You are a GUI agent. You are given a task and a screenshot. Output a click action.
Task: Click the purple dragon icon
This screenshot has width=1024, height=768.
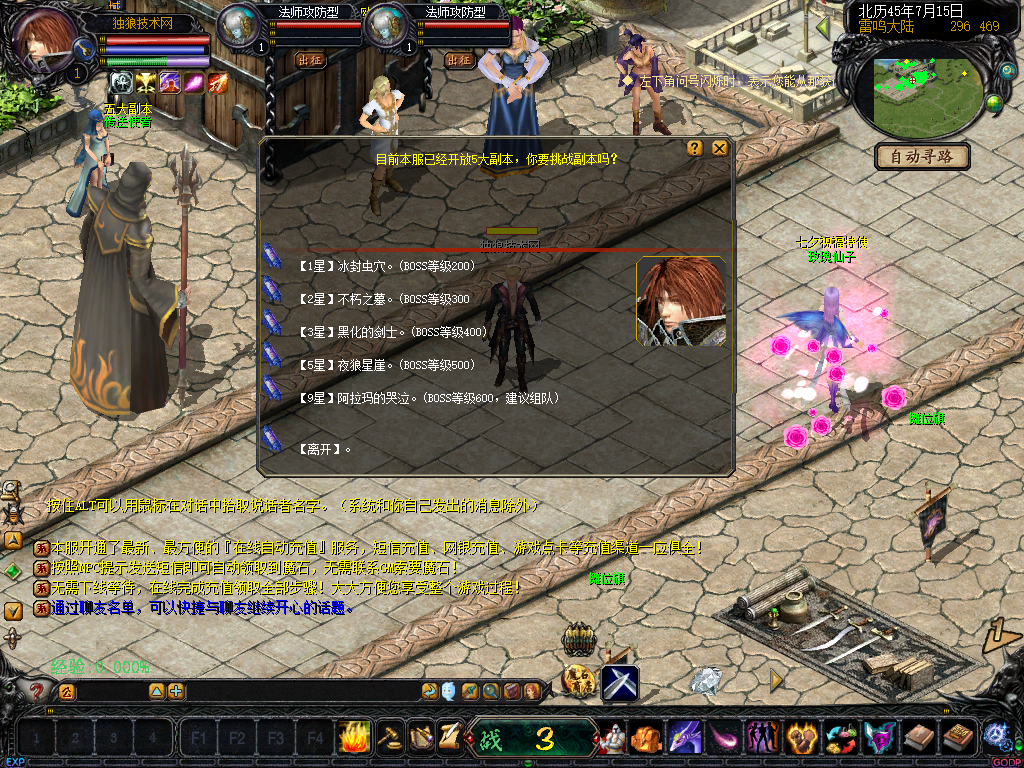point(685,738)
